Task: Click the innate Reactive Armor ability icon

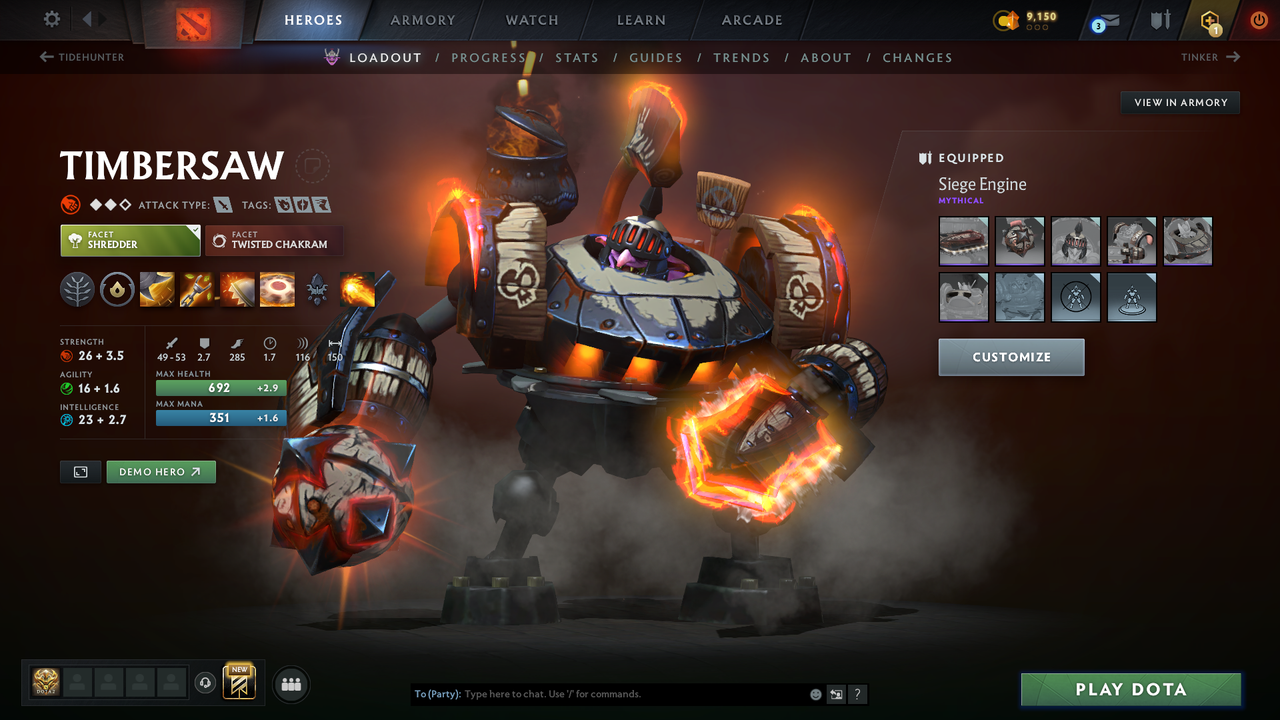Action: click(117, 290)
